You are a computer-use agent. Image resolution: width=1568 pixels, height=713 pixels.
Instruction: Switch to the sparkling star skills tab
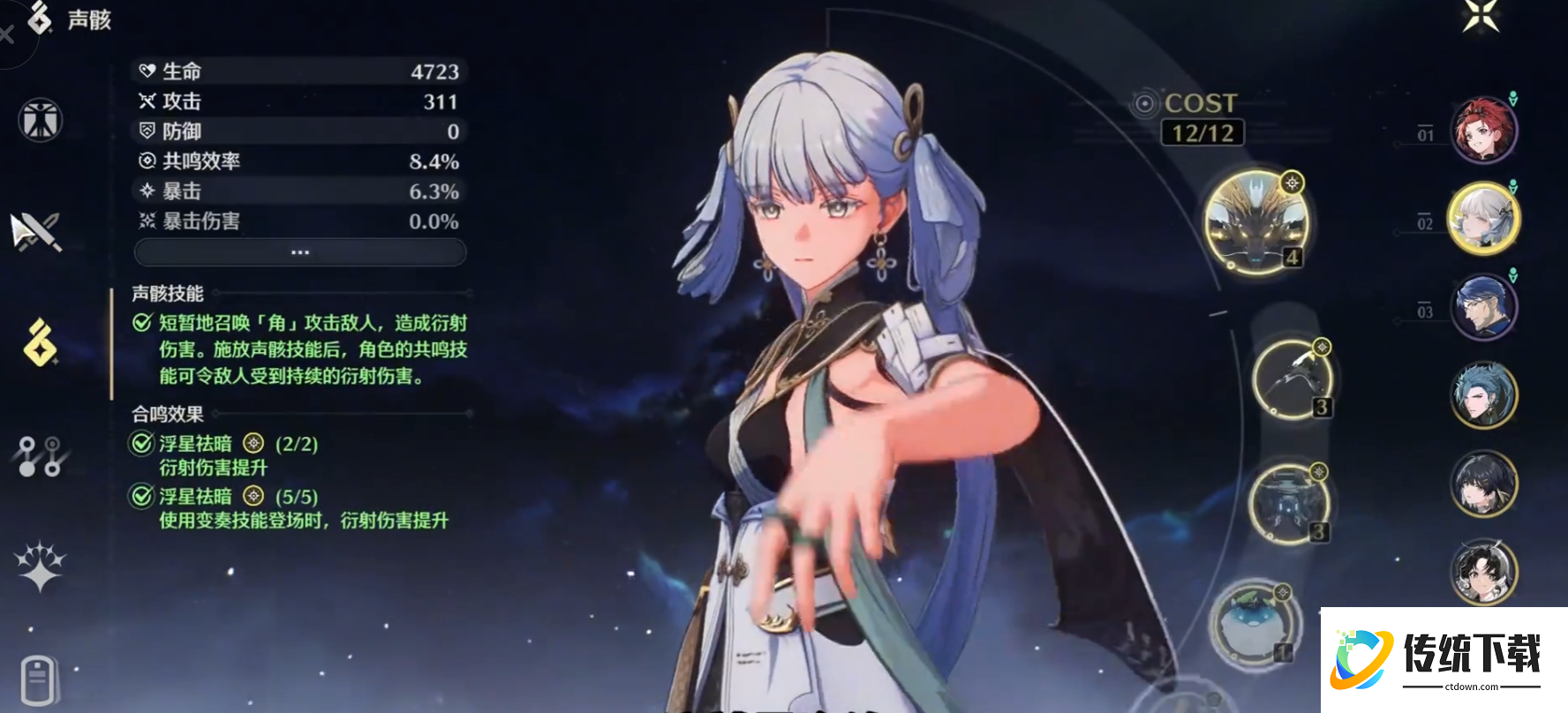(x=40, y=566)
